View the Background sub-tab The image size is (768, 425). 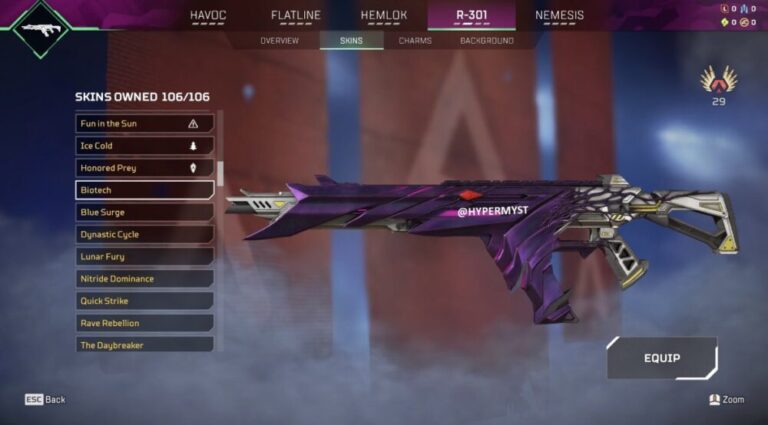point(487,41)
